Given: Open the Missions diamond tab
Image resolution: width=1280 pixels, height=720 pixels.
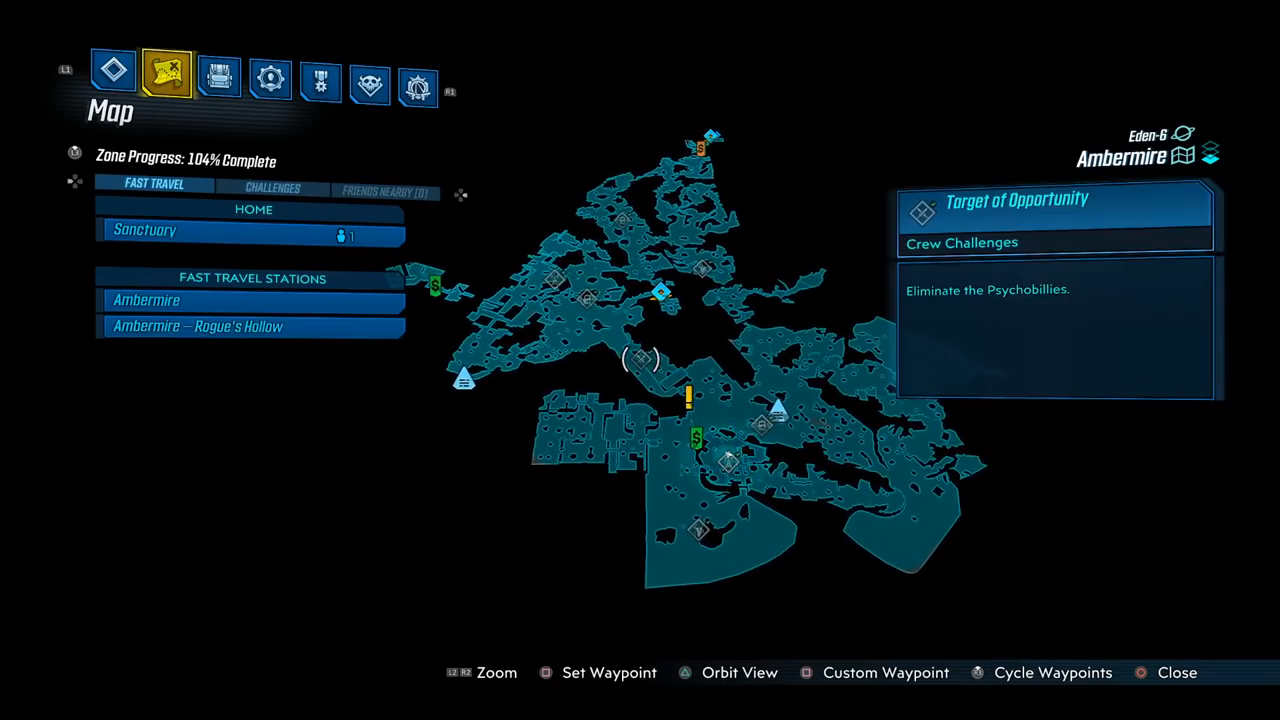Looking at the screenshot, I should (114, 70).
